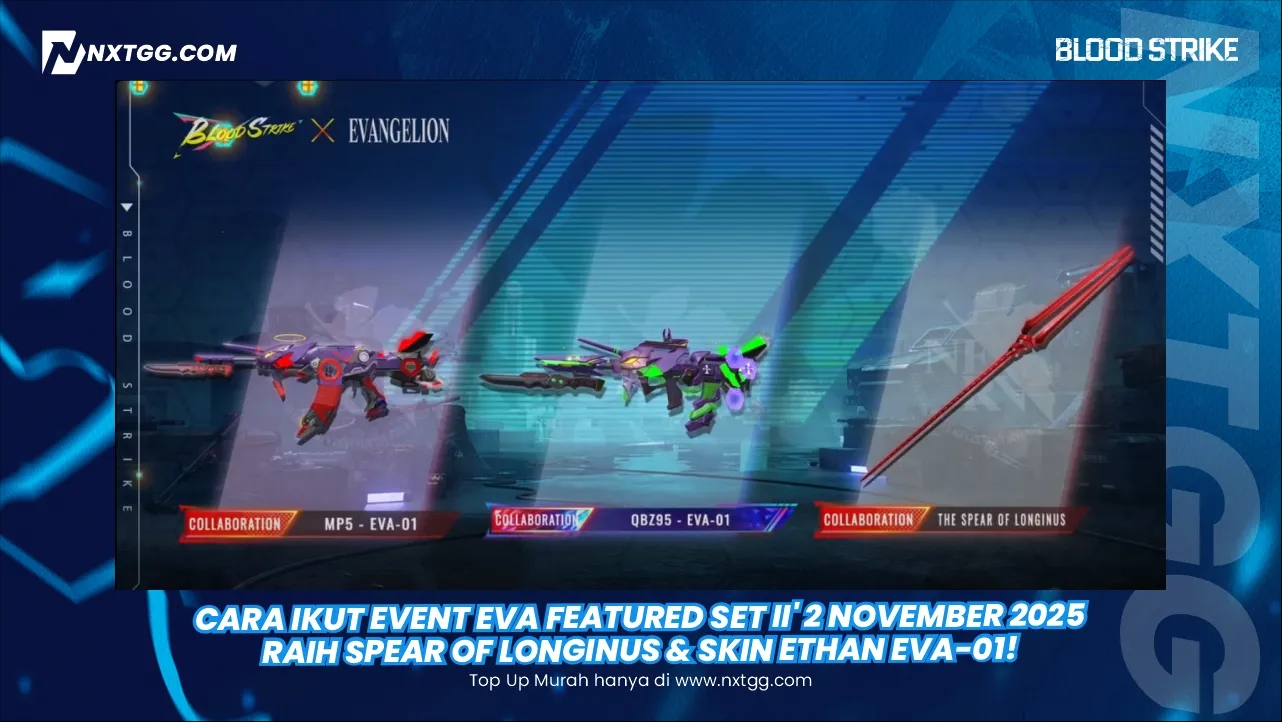Screen dimensions: 1282x722
Task: Open the Evangelion collaboration logo
Action: tap(396, 129)
